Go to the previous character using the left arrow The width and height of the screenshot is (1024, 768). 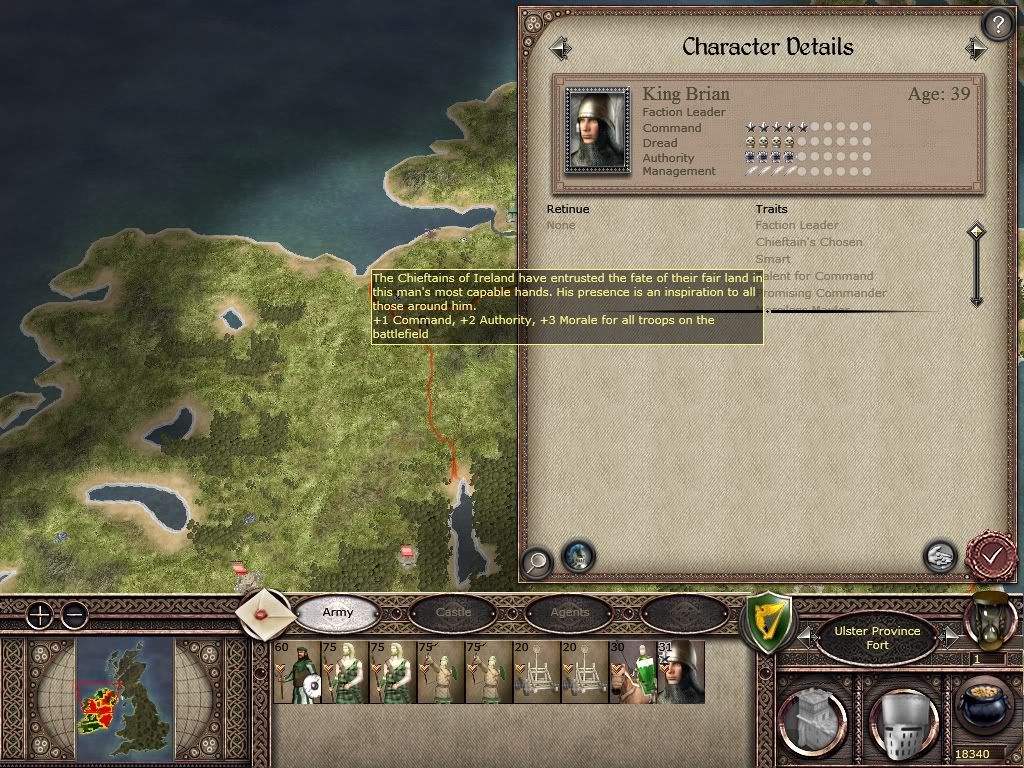click(x=560, y=48)
